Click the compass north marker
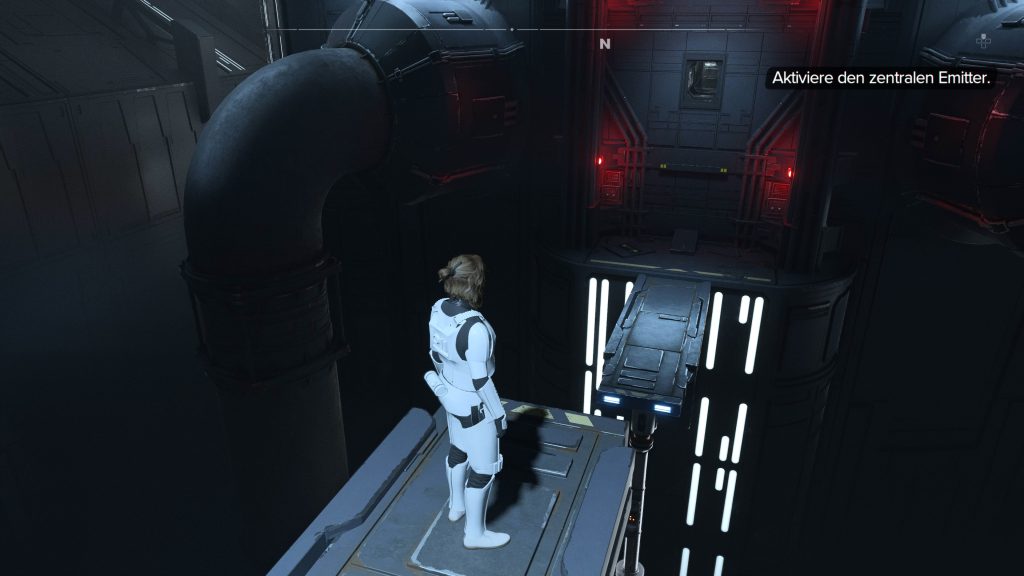Image resolution: width=1024 pixels, height=576 pixels. pos(604,44)
